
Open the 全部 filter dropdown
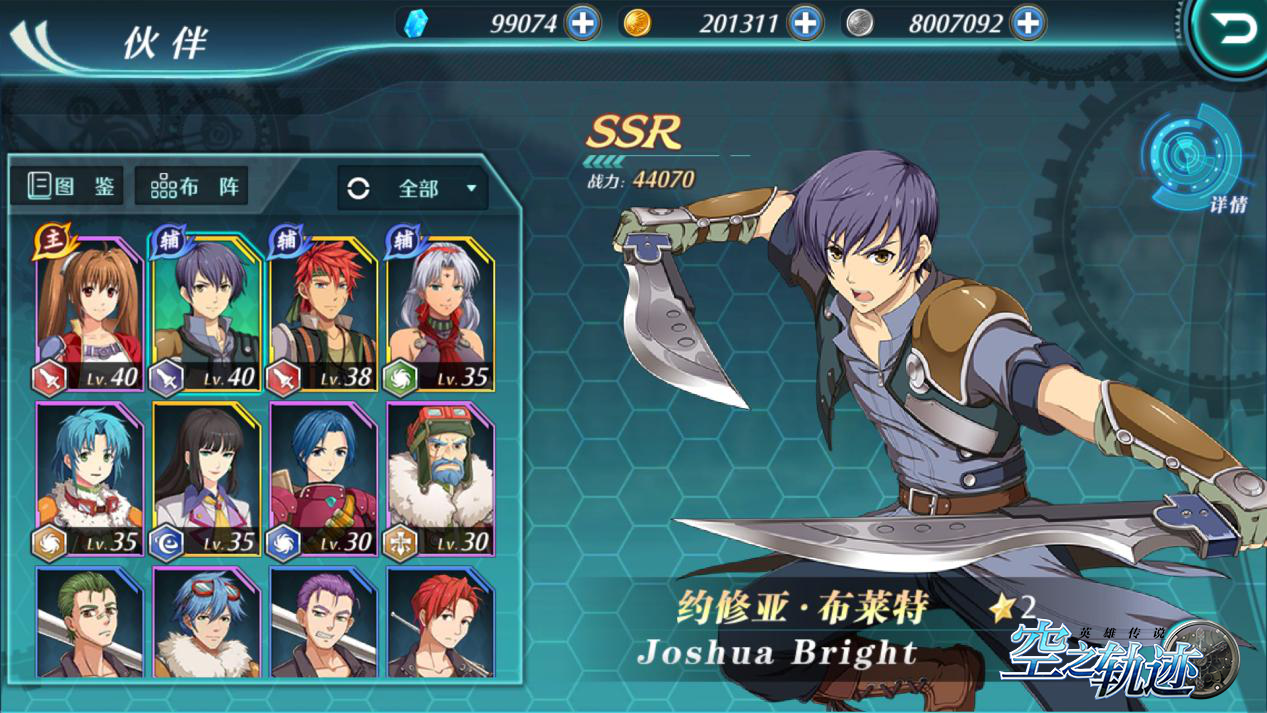(x=413, y=188)
